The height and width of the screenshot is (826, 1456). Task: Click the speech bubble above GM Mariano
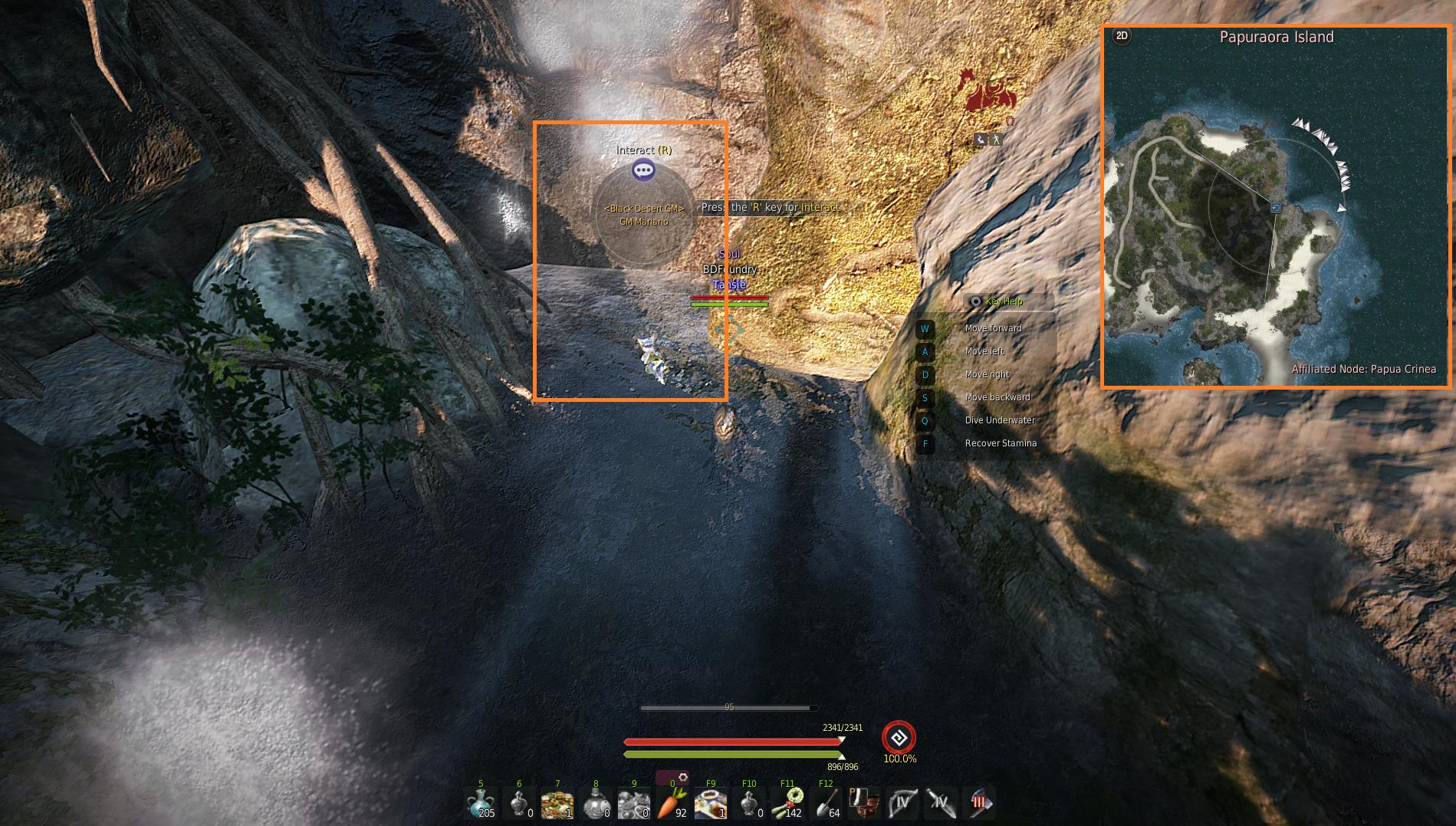click(643, 170)
